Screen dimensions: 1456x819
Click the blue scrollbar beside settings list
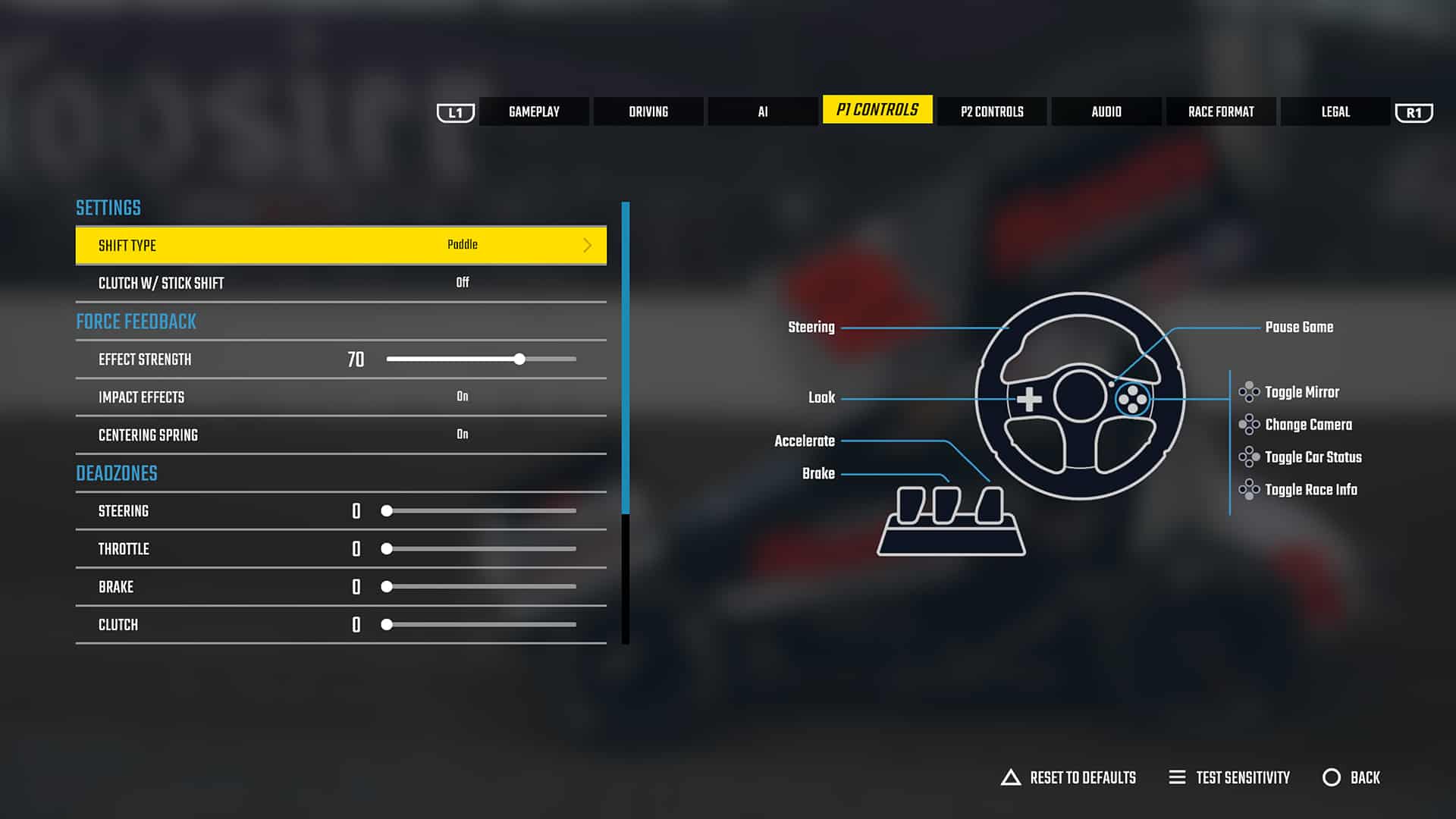tap(625, 356)
